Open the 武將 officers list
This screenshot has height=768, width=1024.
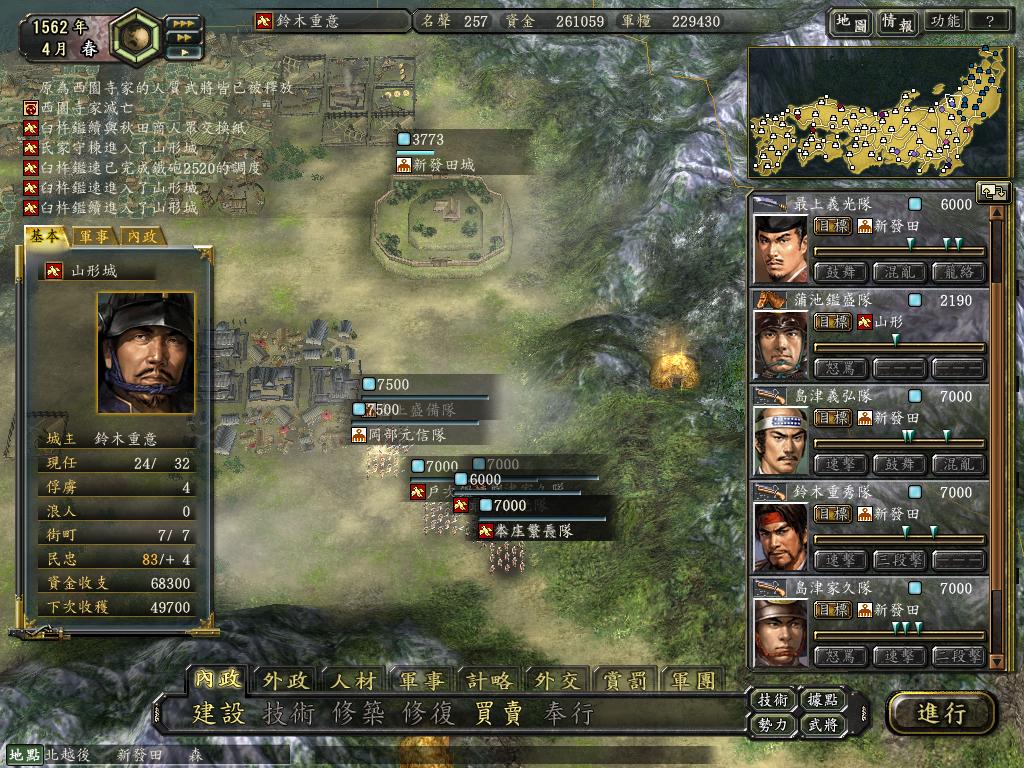click(822, 725)
